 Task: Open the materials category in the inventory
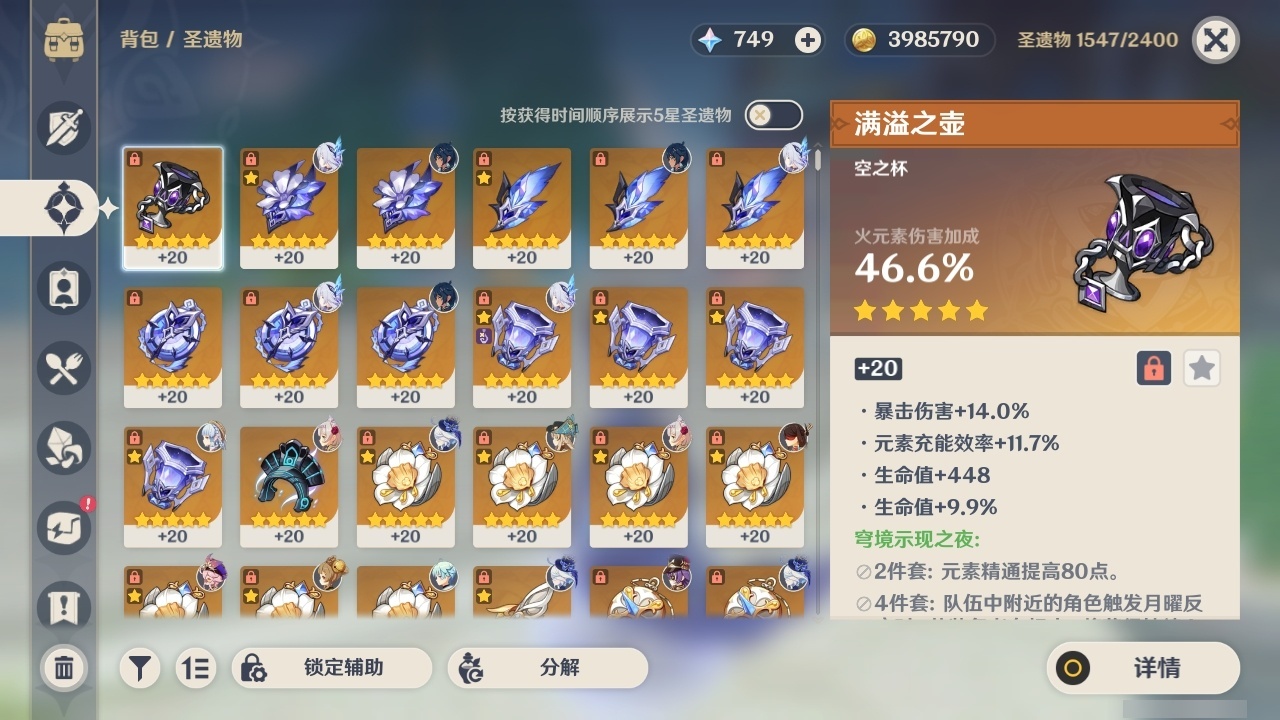tap(62, 447)
